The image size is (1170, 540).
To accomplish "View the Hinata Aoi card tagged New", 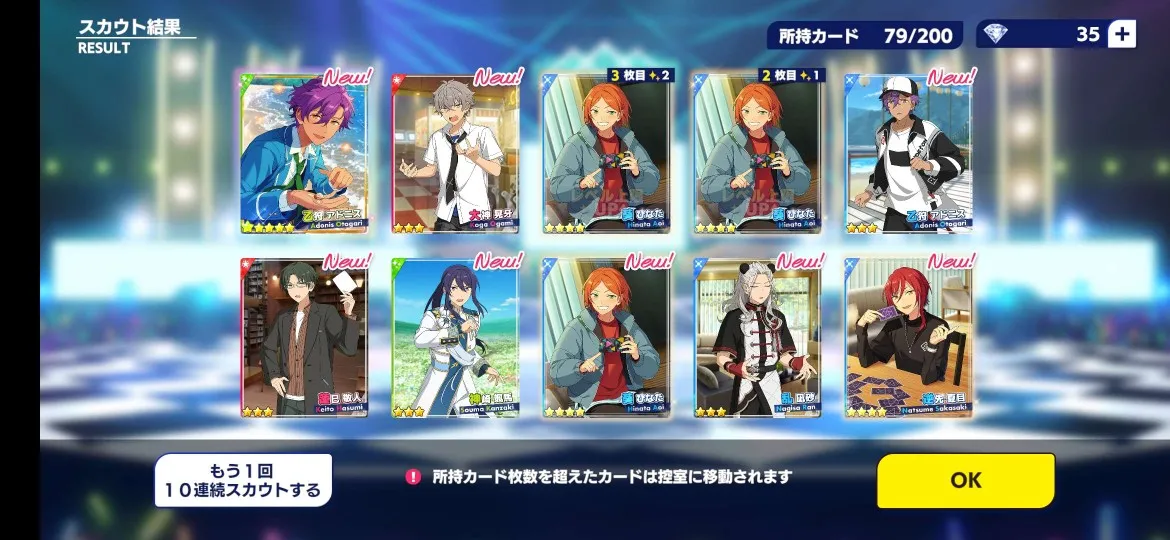I will point(607,337).
